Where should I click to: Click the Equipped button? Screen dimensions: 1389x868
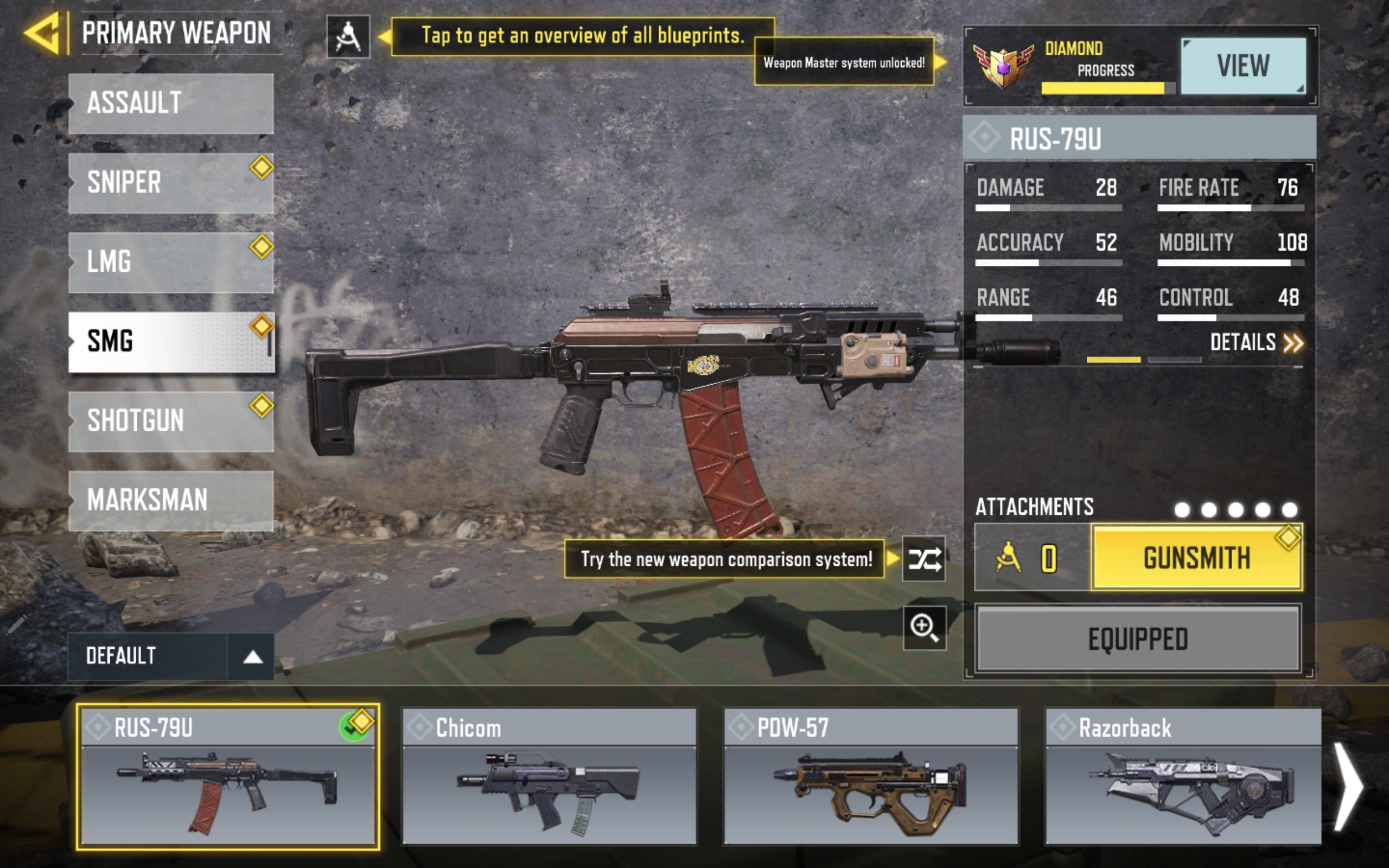click(x=1138, y=639)
